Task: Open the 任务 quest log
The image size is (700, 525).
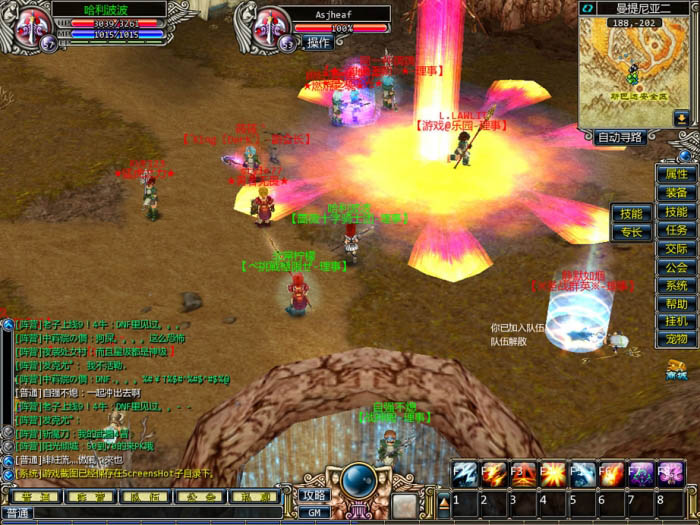Action: (x=676, y=230)
